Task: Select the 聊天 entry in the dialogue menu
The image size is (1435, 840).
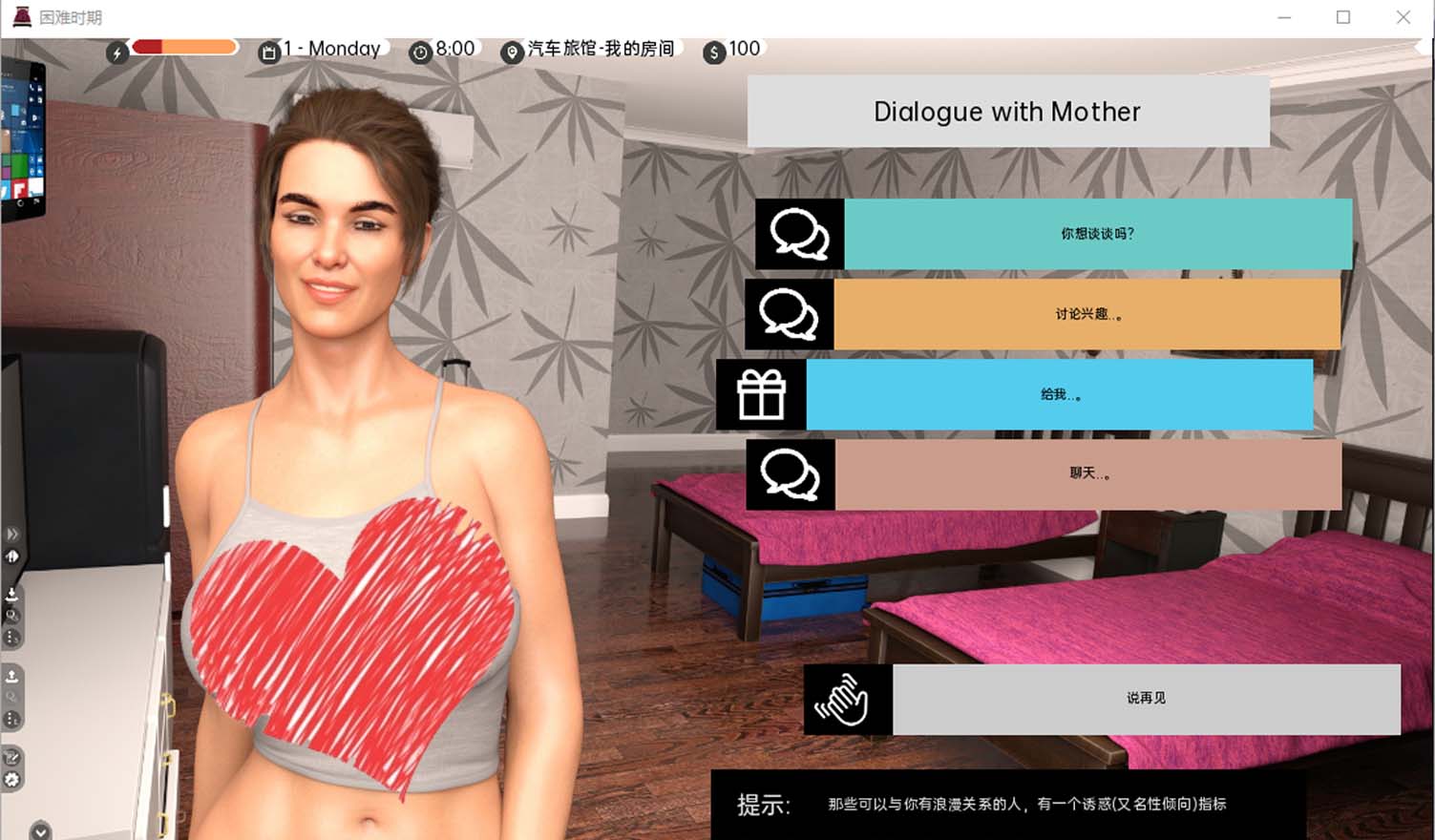Action: 1088,474
